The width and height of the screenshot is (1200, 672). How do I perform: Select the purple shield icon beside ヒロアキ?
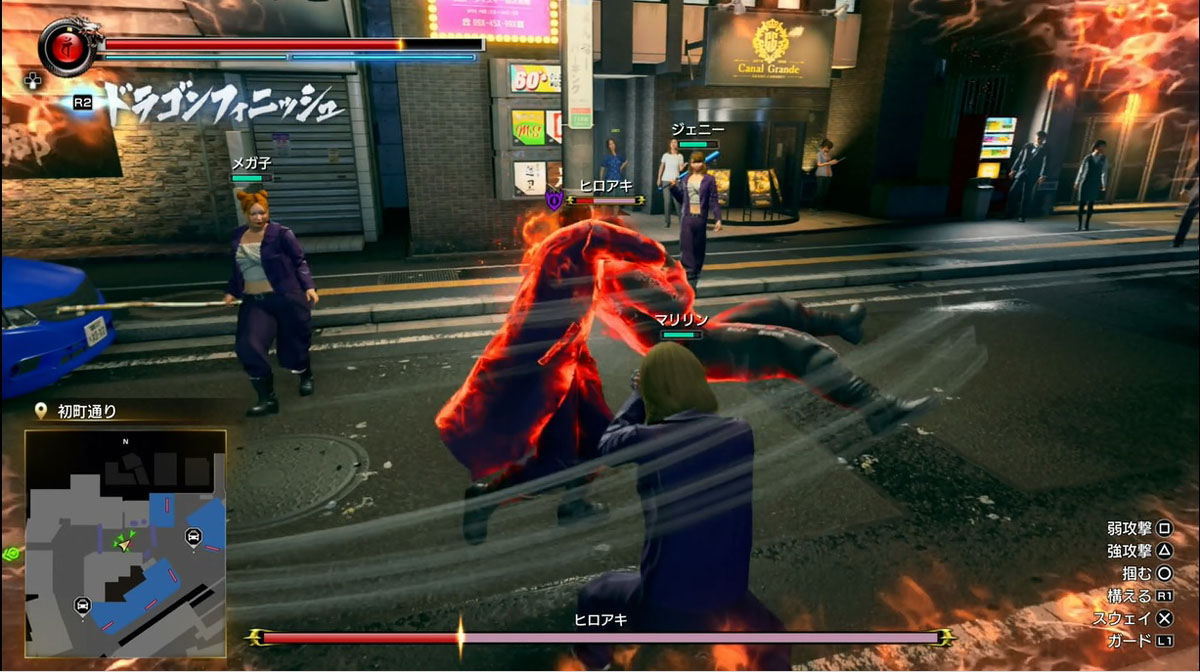coord(554,201)
